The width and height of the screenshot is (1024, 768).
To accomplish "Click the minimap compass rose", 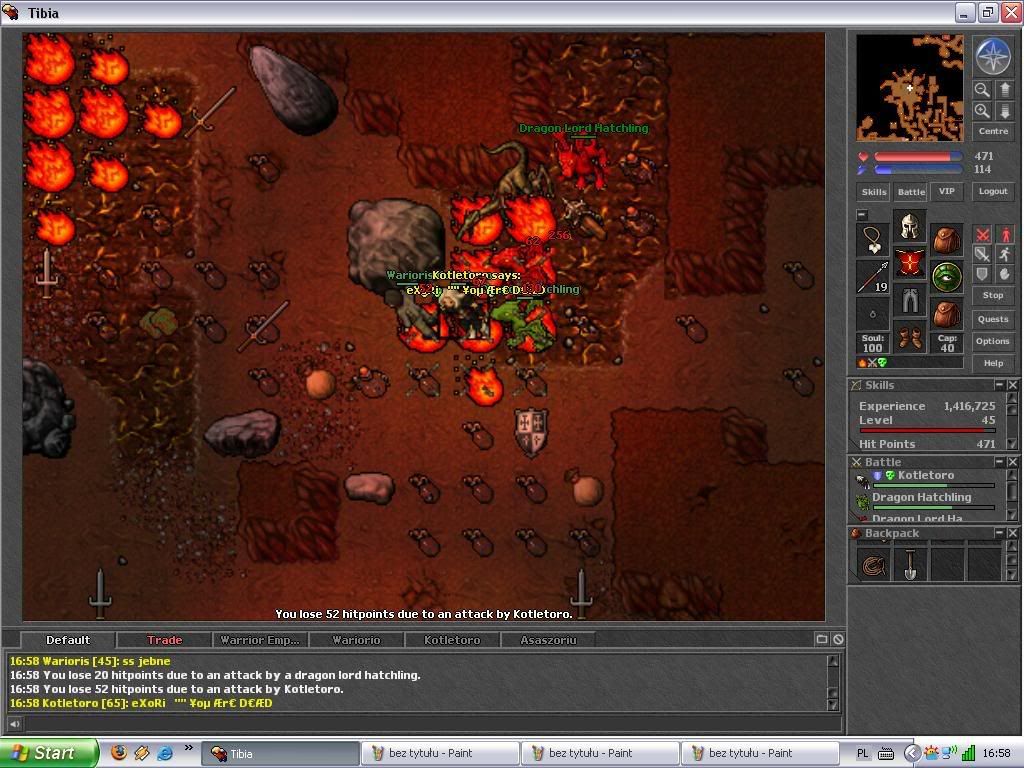I will [x=993, y=57].
